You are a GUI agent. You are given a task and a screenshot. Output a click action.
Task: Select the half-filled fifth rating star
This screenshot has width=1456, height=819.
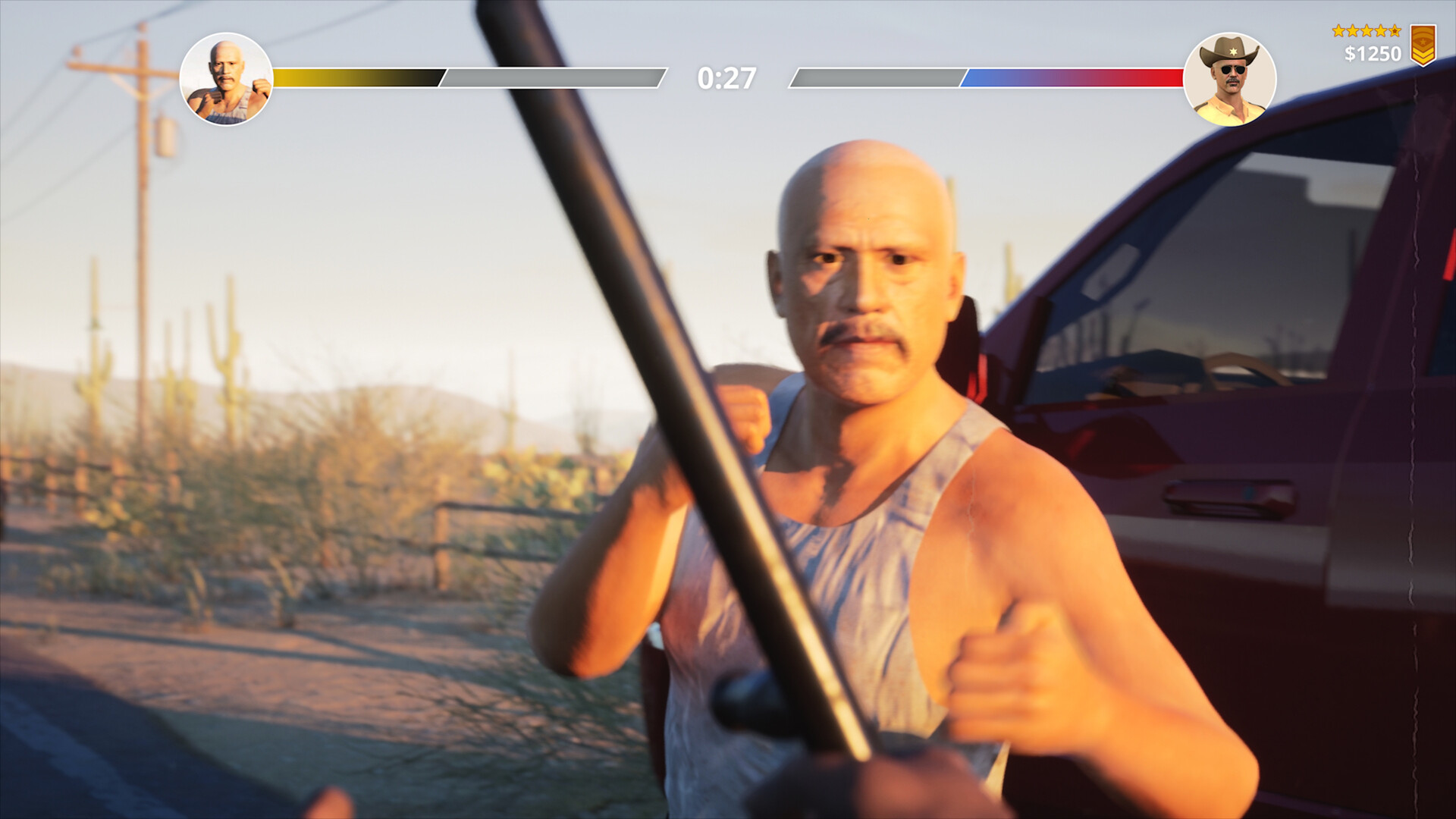coord(1394,32)
